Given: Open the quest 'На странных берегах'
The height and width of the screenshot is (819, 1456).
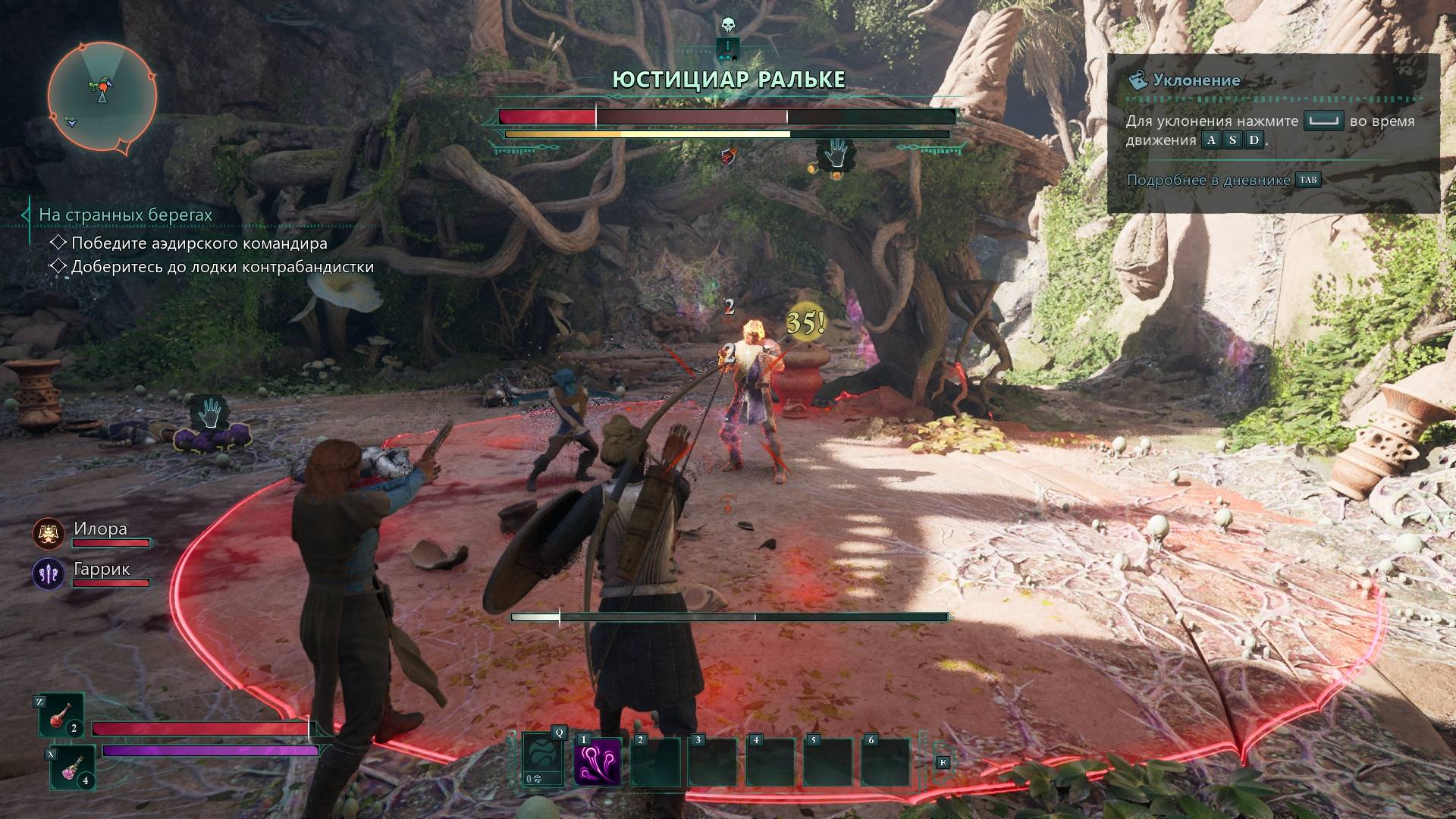Looking at the screenshot, I should click(125, 215).
